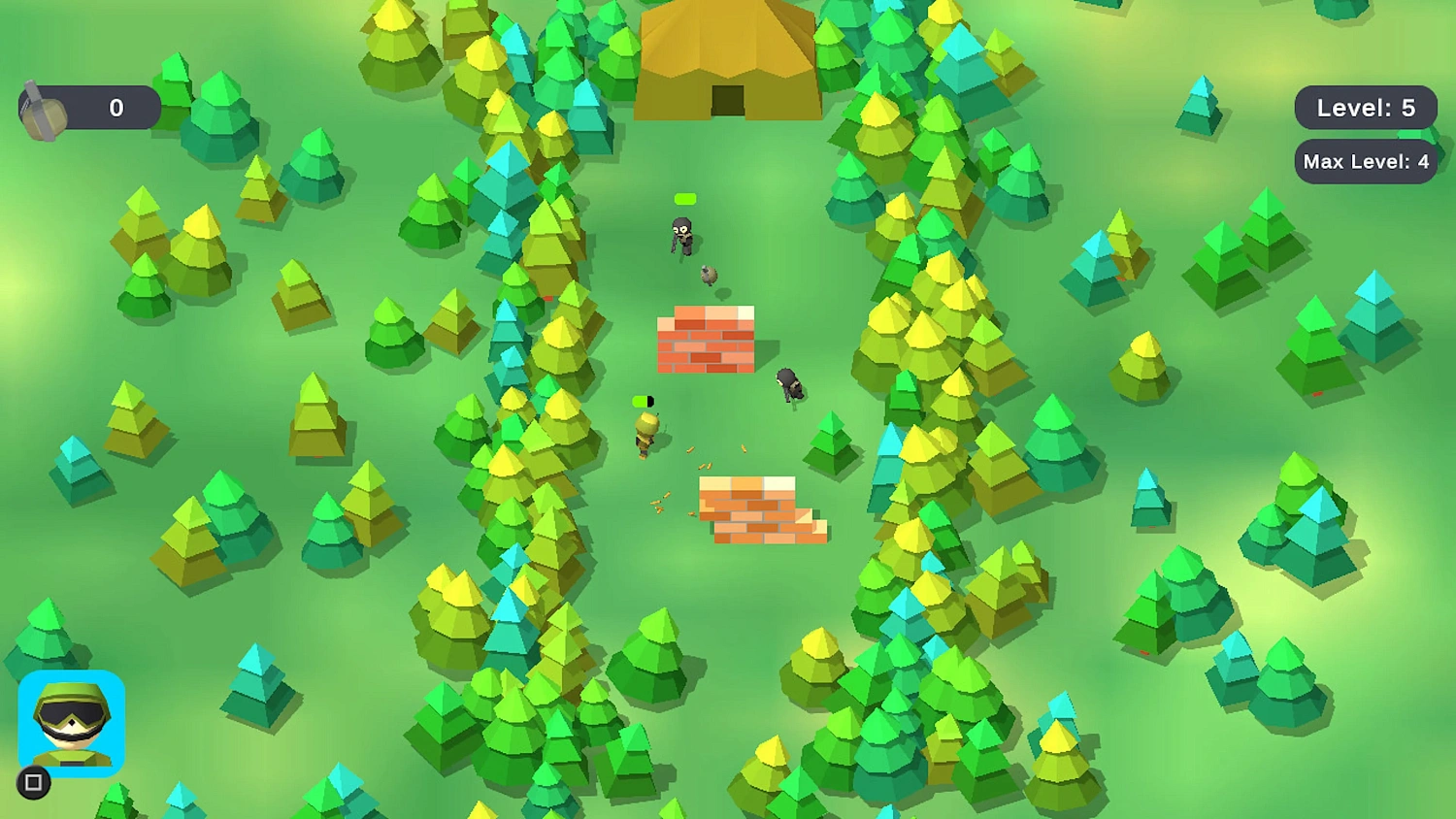Click the "Level: 5" badge
This screenshot has height=819, width=1456.
1366,108
